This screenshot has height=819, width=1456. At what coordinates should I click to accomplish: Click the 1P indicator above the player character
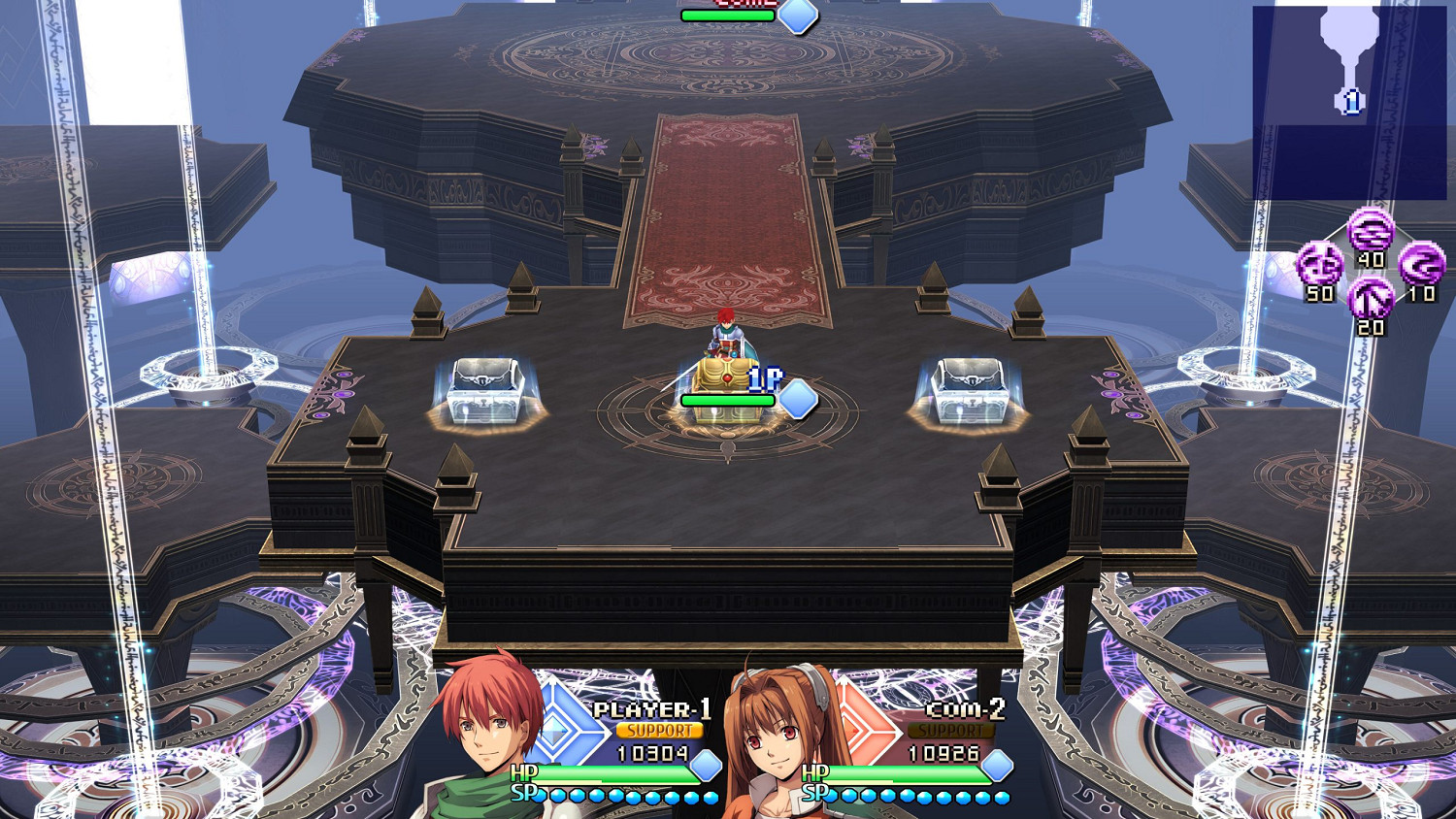(x=764, y=380)
